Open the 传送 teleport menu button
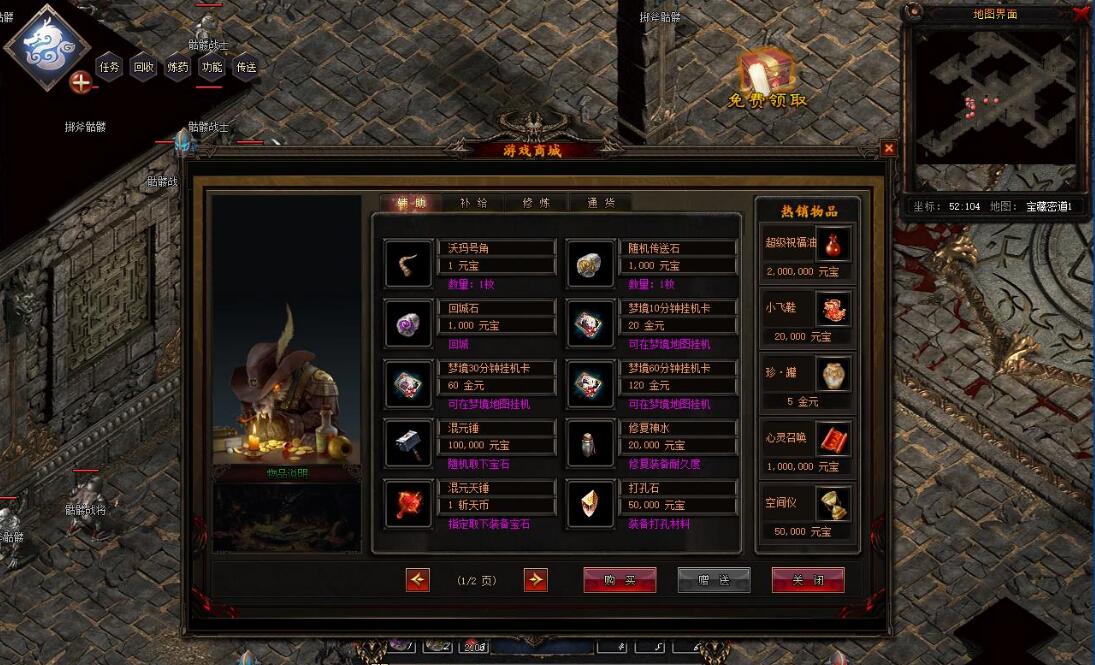This screenshot has height=665, width=1095. pos(245,68)
